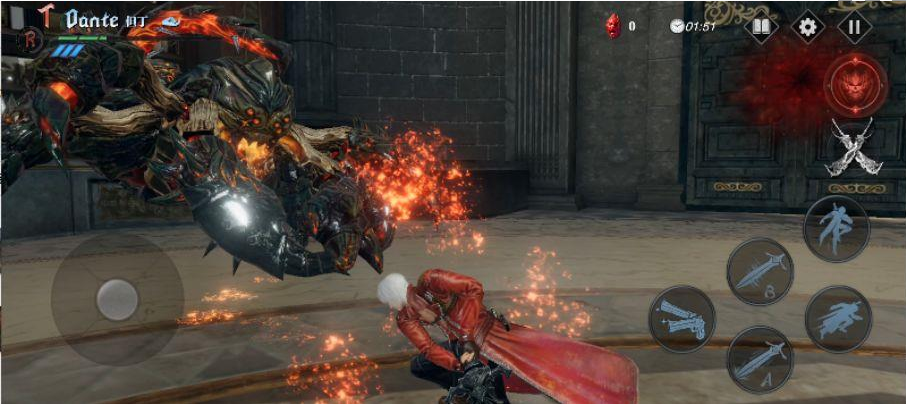Fire the pistol attack button

pos(682,318)
